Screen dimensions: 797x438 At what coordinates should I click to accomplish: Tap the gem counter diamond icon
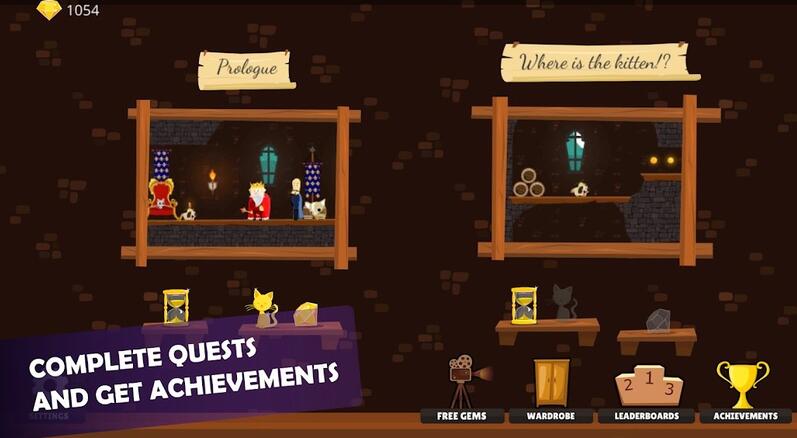click(49, 10)
